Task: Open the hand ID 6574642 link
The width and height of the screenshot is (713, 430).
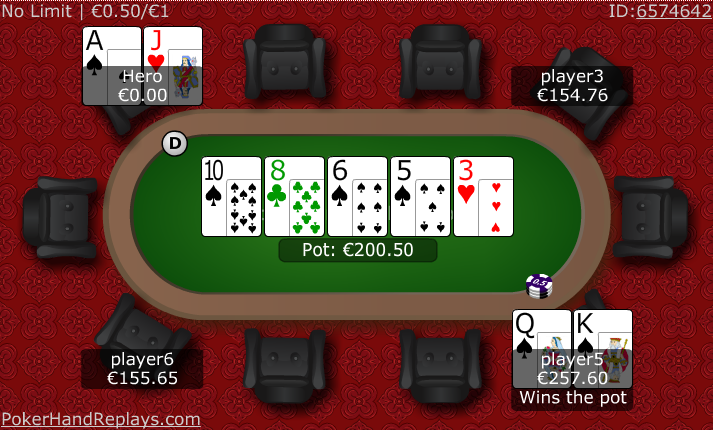Action: (674, 10)
